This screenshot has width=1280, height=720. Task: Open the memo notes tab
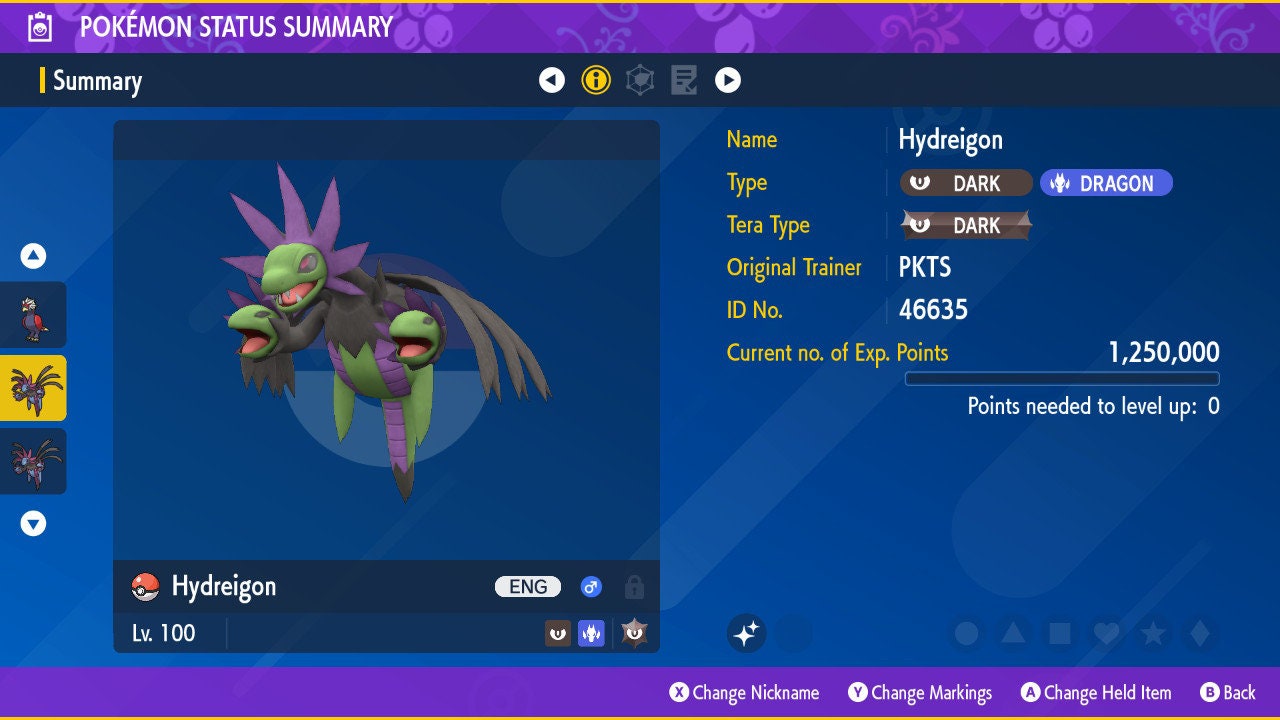pos(684,80)
